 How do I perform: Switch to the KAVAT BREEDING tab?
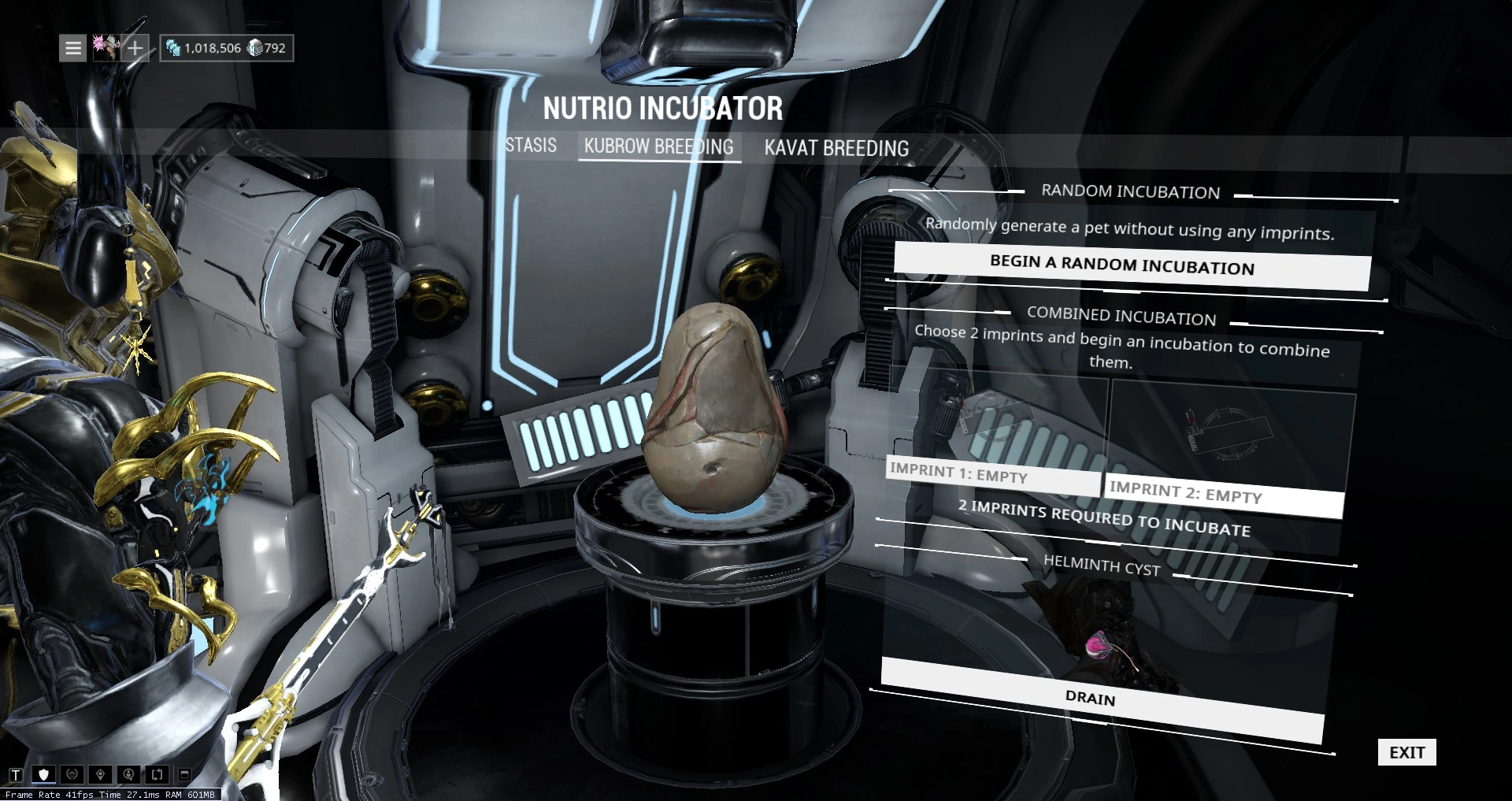(x=836, y=148)
